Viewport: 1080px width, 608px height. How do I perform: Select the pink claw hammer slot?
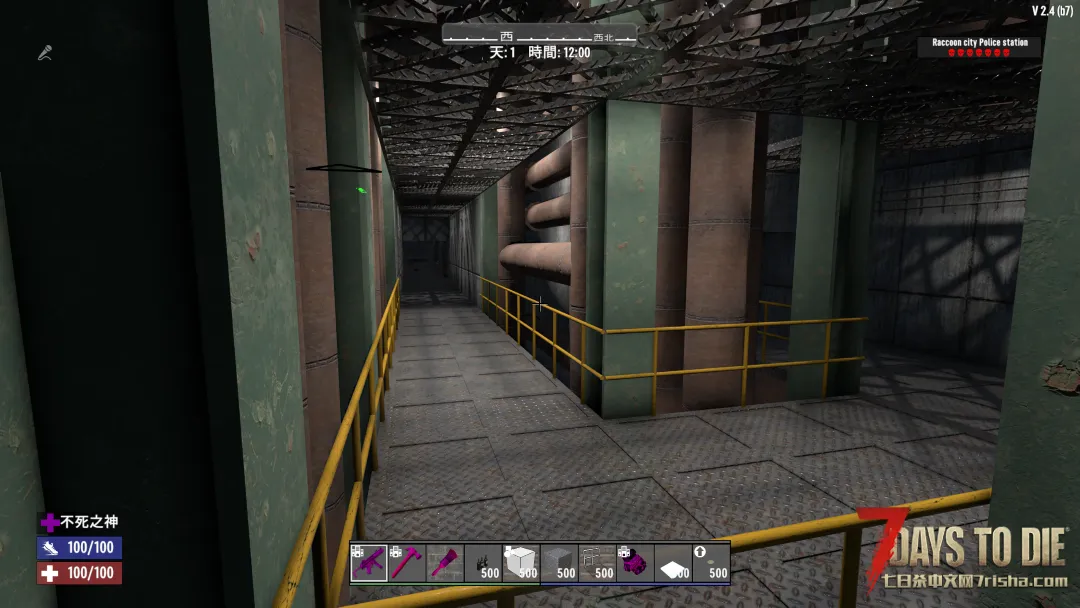click(x=407, y=562)
